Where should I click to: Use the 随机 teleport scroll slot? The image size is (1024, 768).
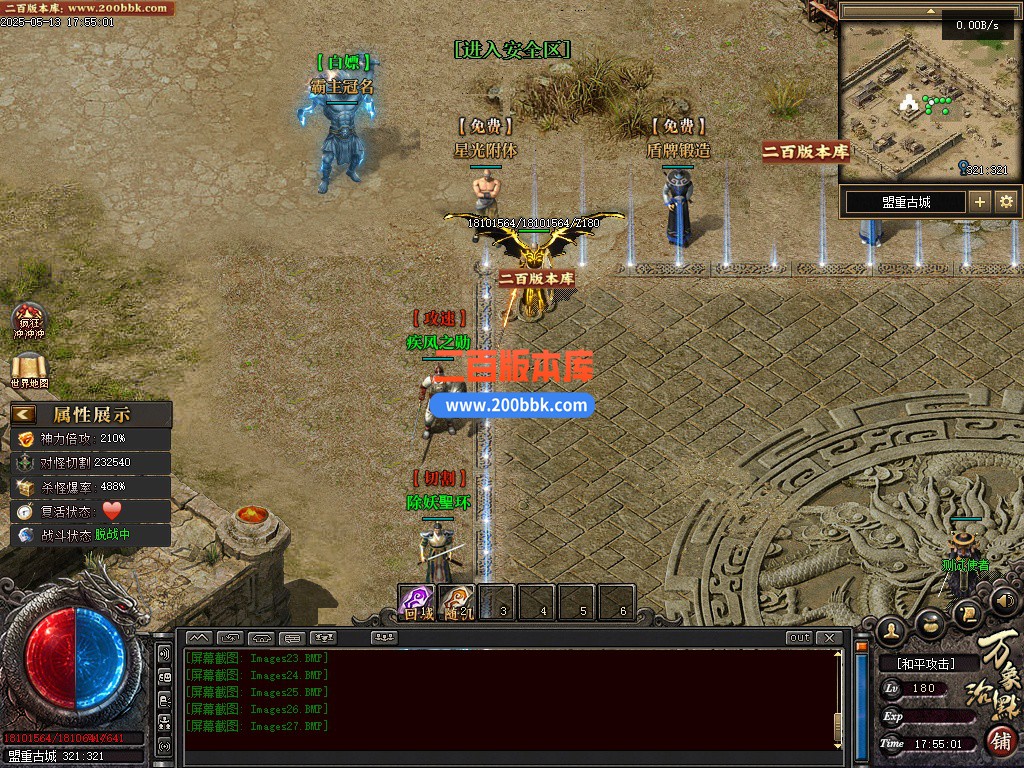(x=457, y=602)
